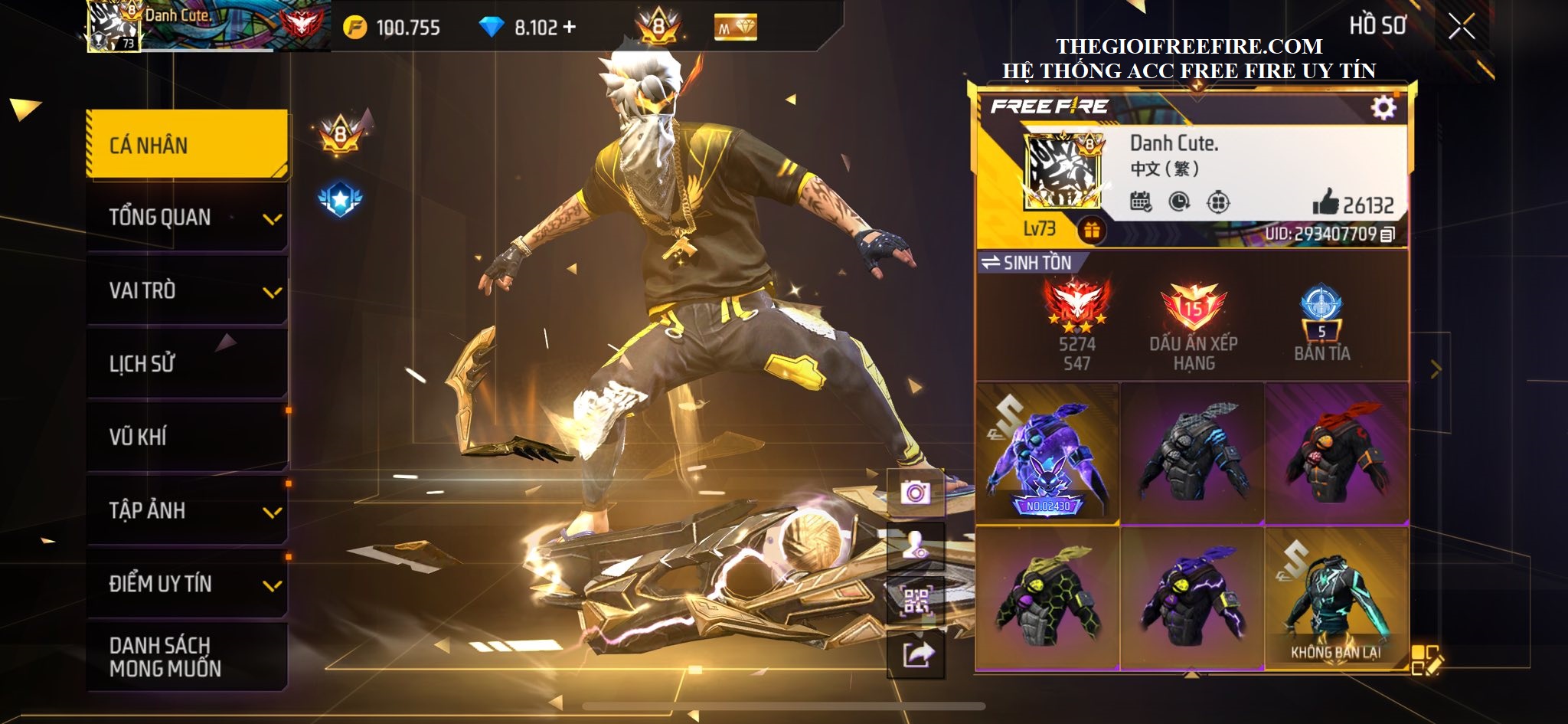Switch to the Vũ Khí tab

tap(188, 437)
